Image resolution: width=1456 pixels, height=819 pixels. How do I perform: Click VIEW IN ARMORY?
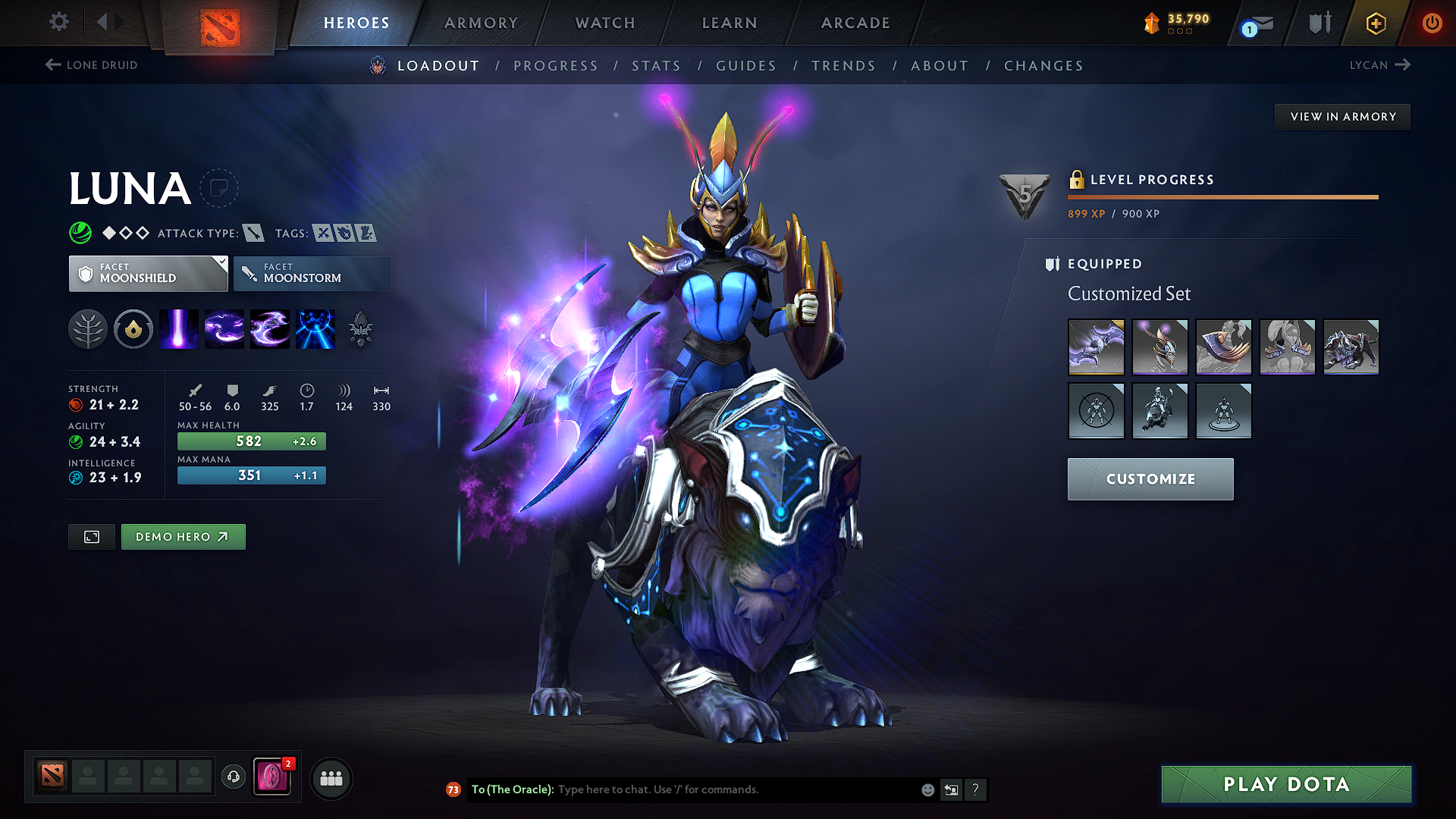coord(1342,116)
